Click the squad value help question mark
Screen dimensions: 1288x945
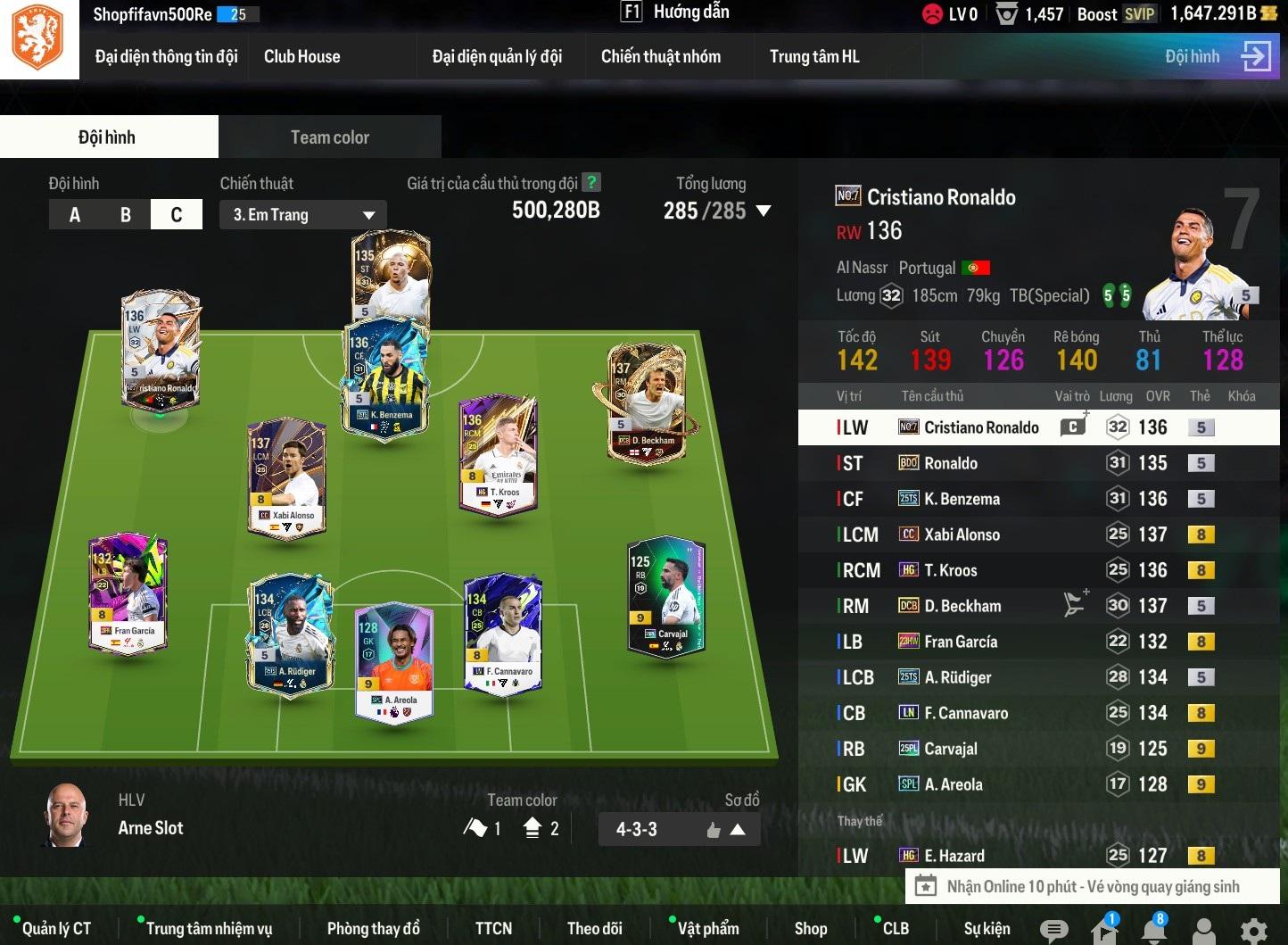coord(590,183)
